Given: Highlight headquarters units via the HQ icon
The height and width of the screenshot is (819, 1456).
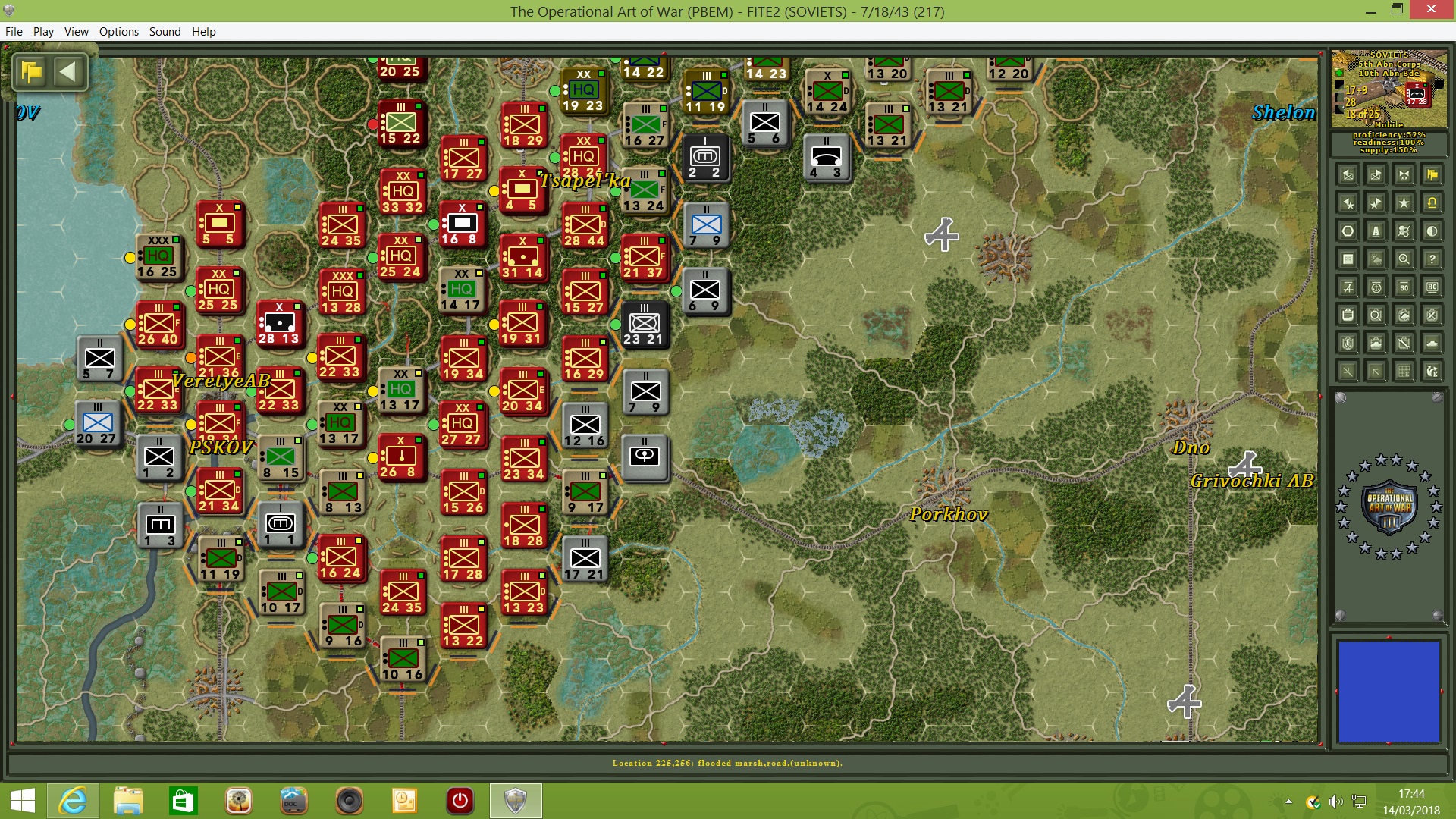Looking at the screenshot, I should [x=1432, y=288].
